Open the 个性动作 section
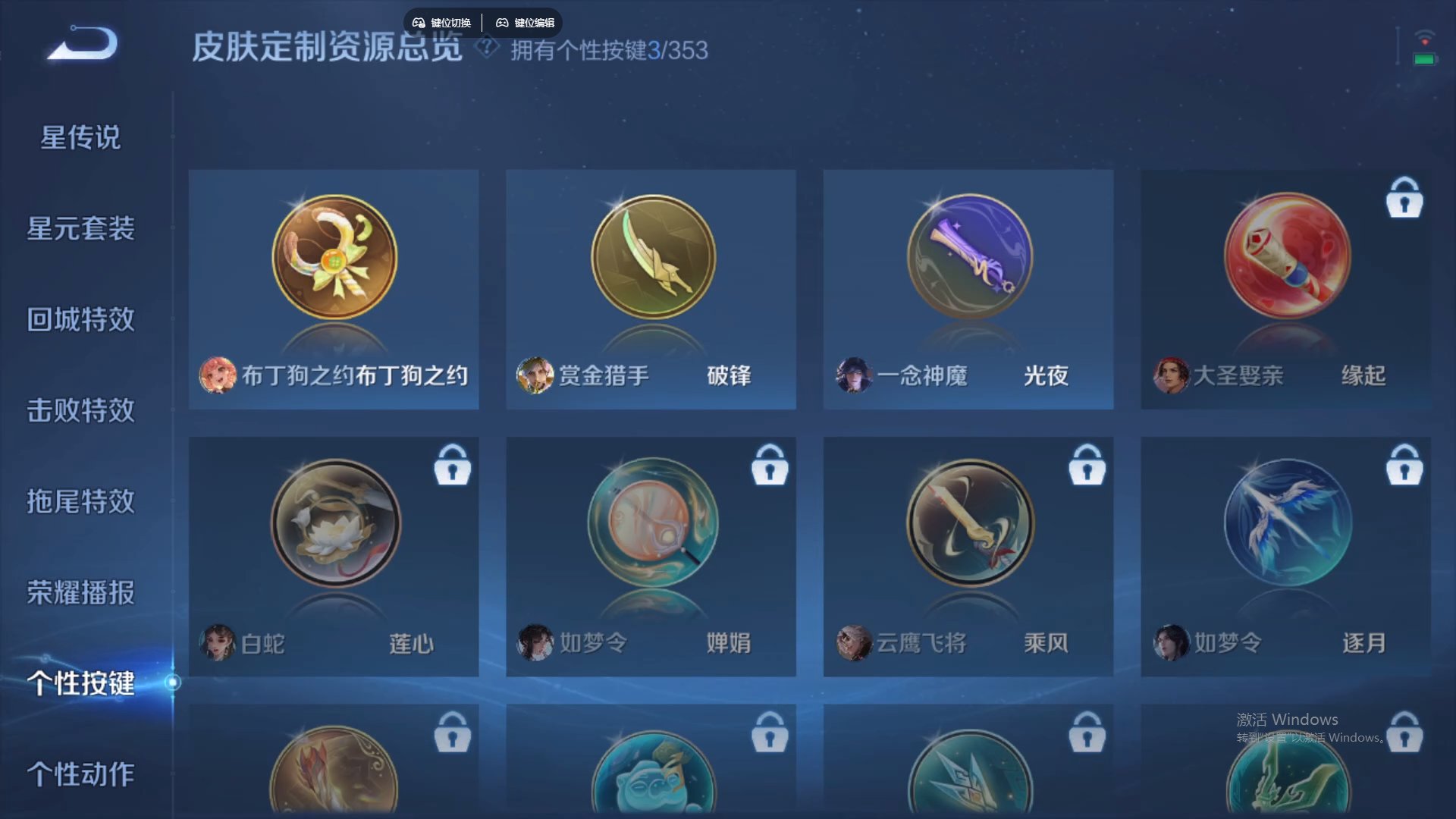 coord(80,775)
